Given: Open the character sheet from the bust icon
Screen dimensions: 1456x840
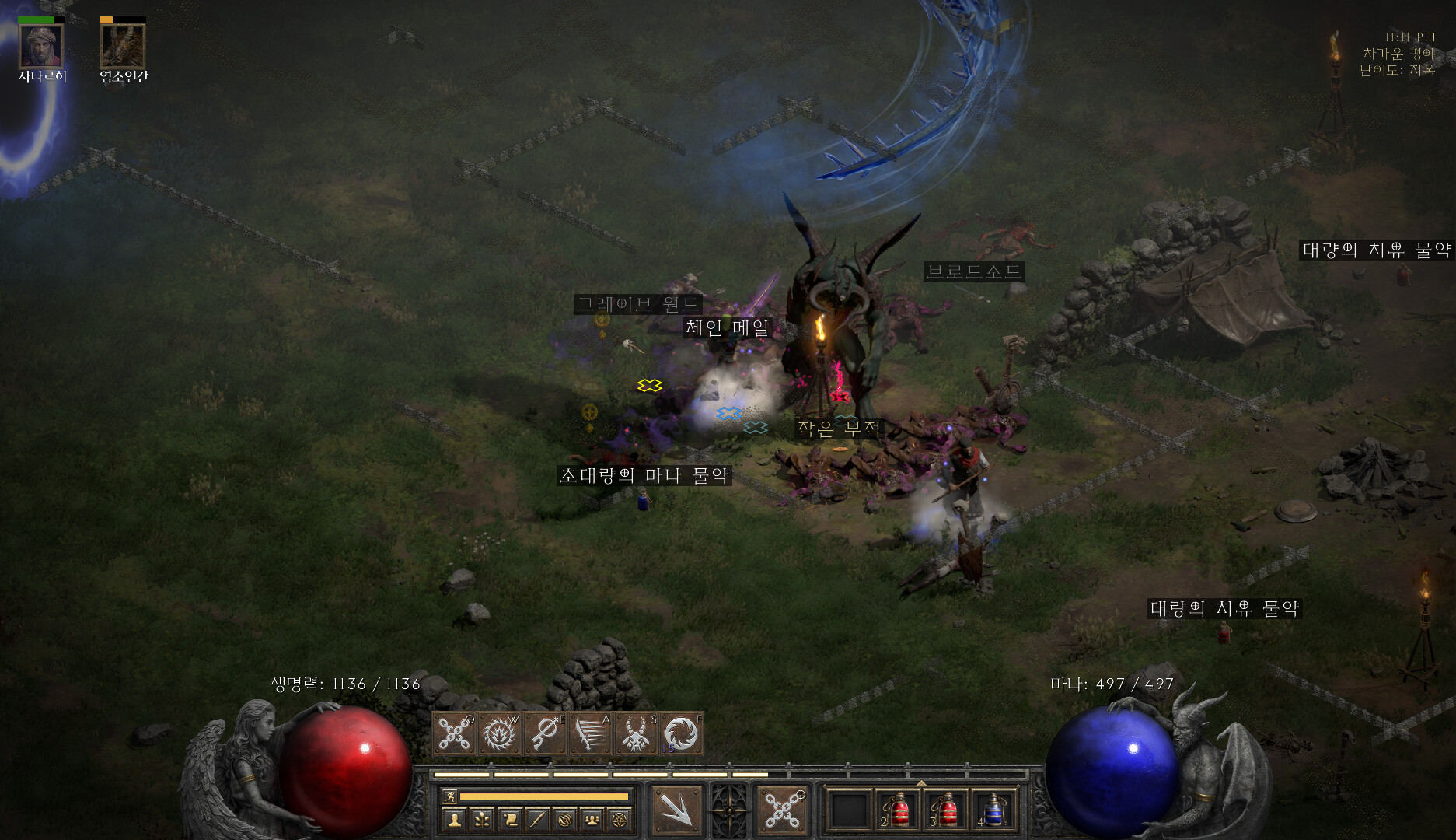Looking at the screenshot, I should (455, 819).
